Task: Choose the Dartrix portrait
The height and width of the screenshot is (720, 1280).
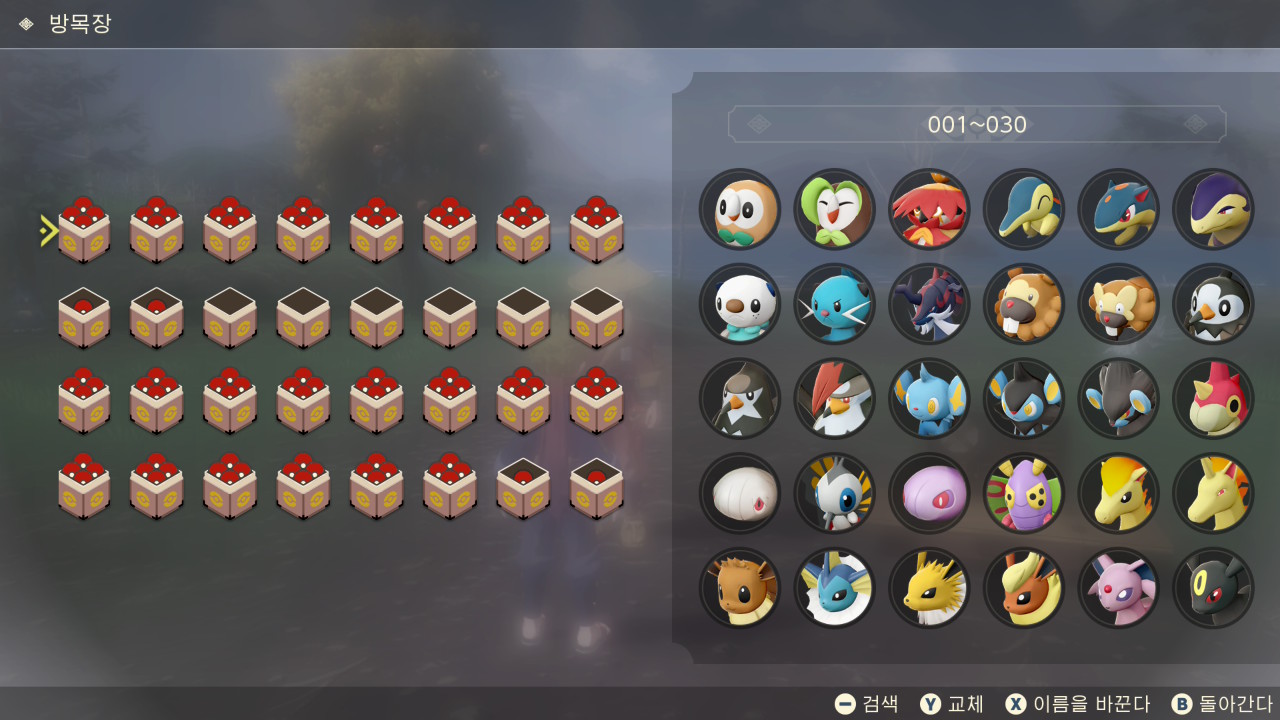Action: pos(834,209)
